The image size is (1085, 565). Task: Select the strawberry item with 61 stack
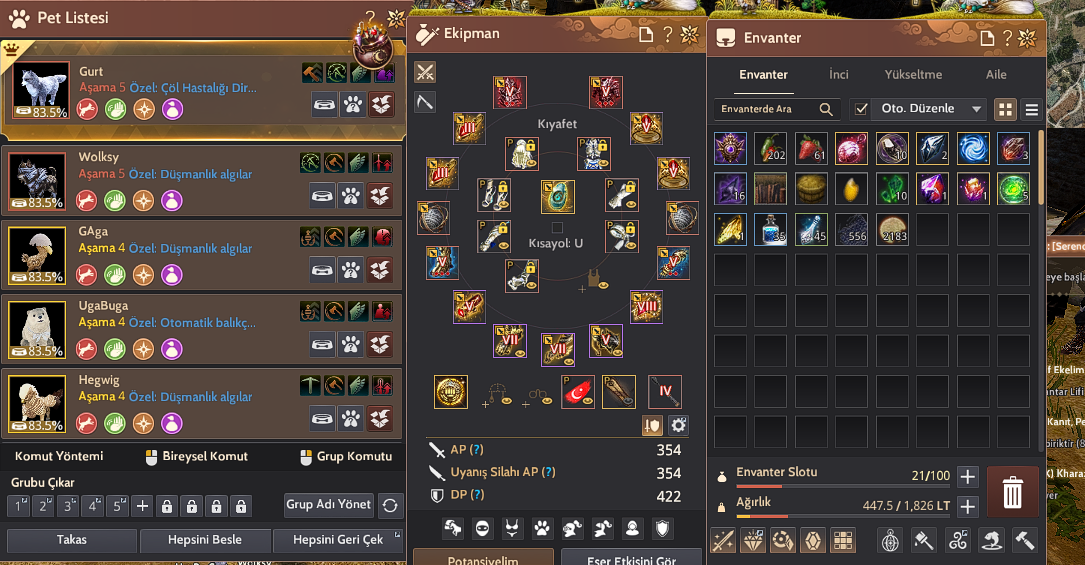click(810, 148)
